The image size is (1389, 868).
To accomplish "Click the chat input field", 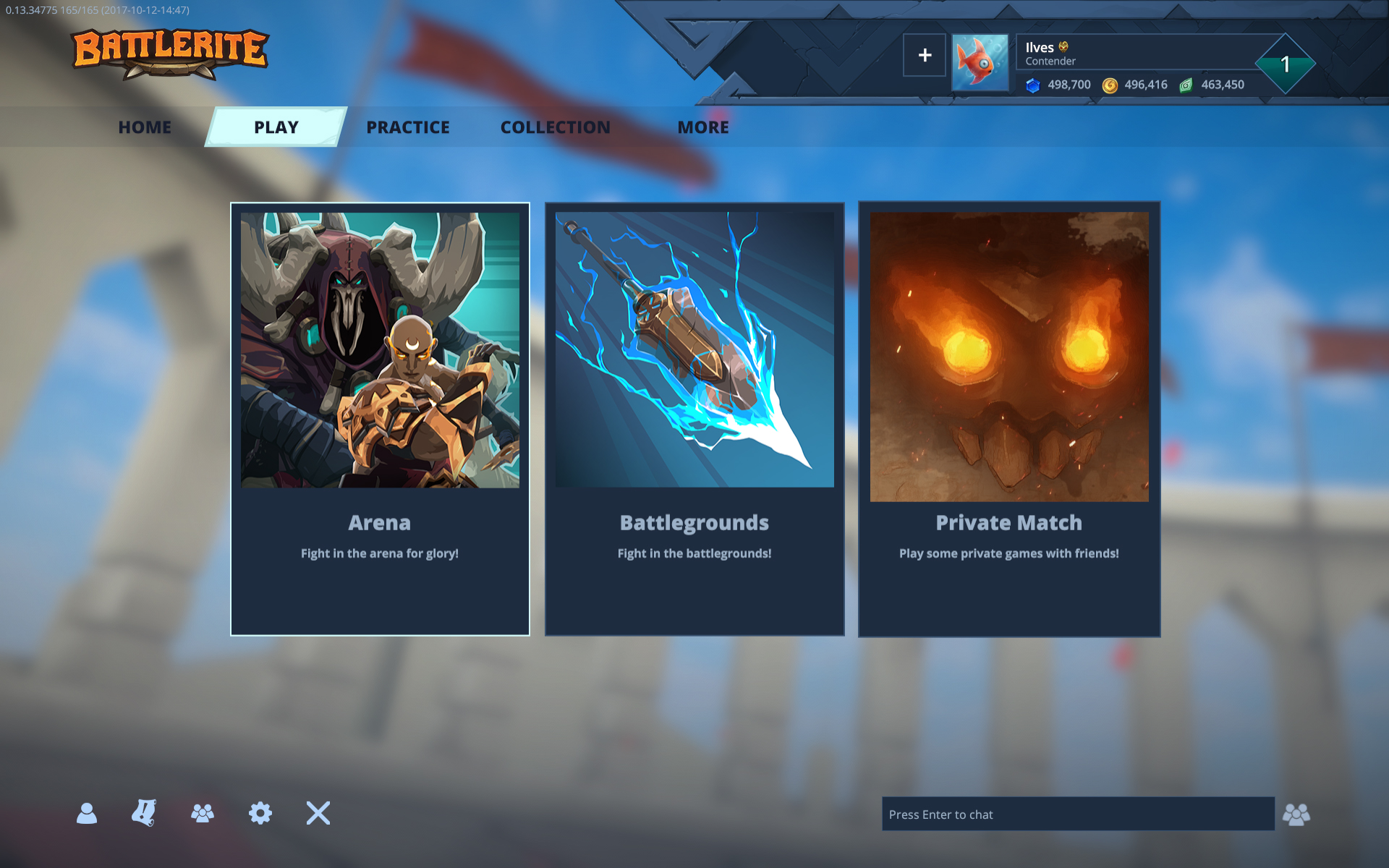I will (1078, 814).
